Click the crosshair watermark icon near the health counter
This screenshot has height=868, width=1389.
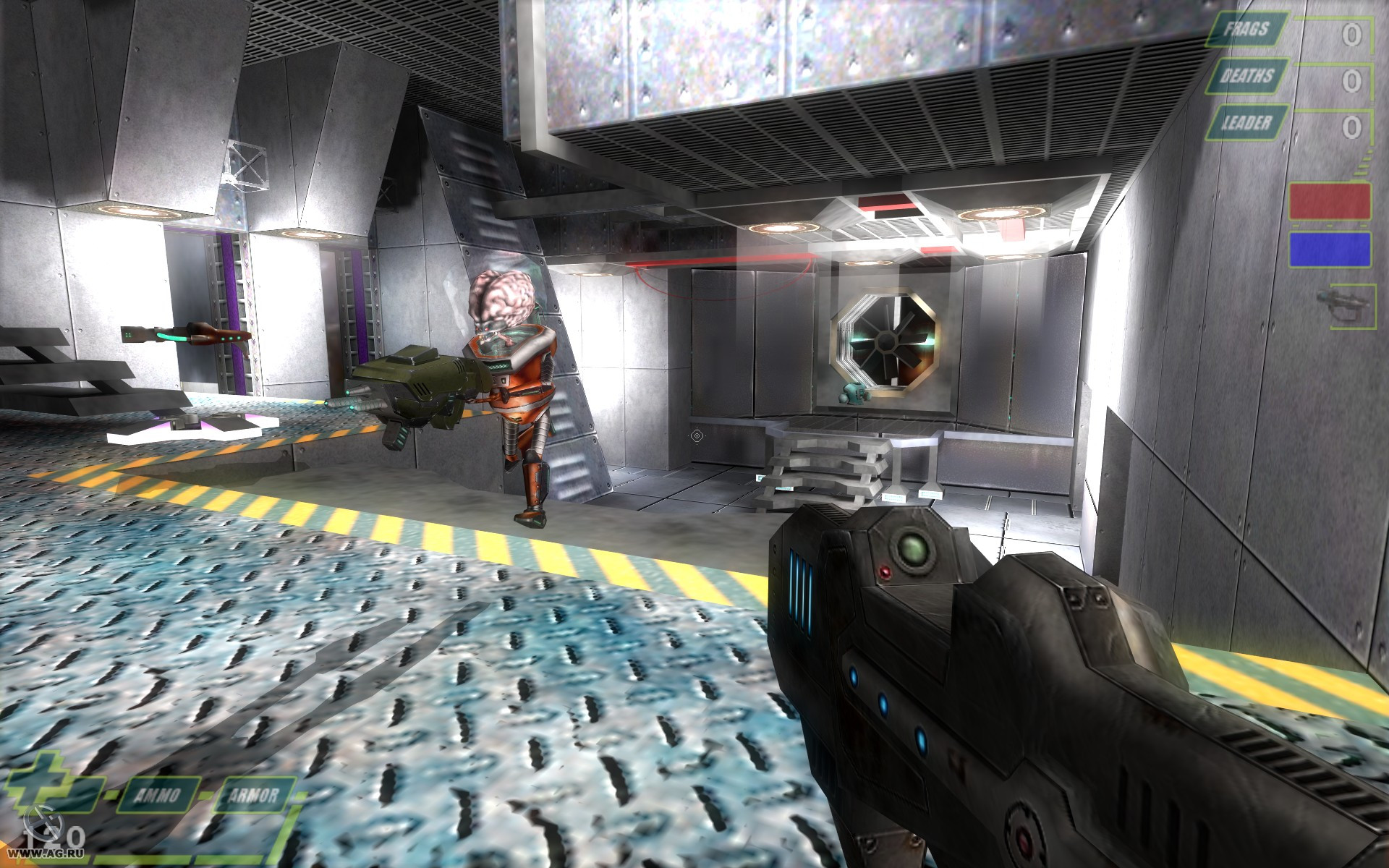click(43, 822)
